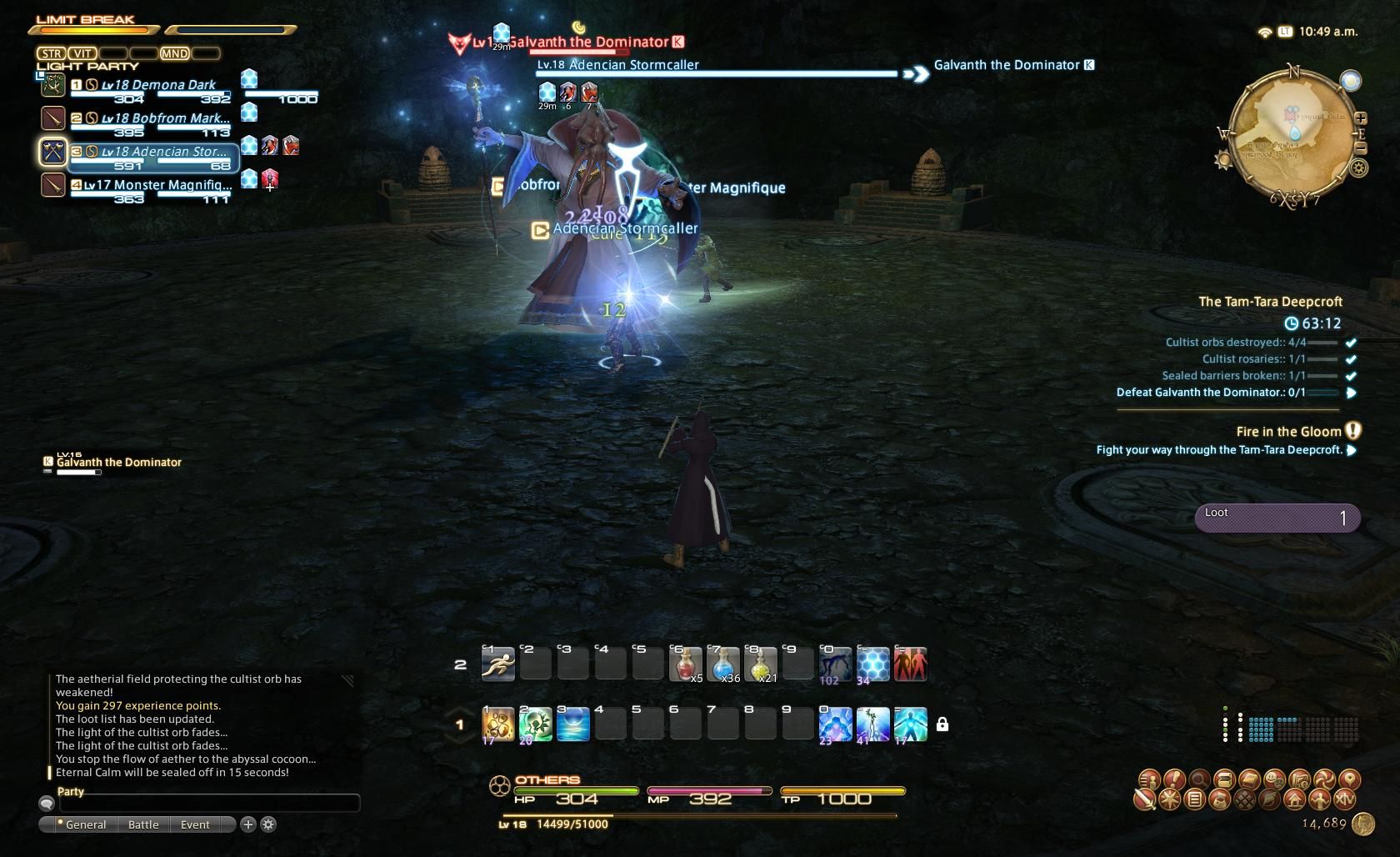
Task: Use the red potion with 5 left
Action: tap(685, 664)
